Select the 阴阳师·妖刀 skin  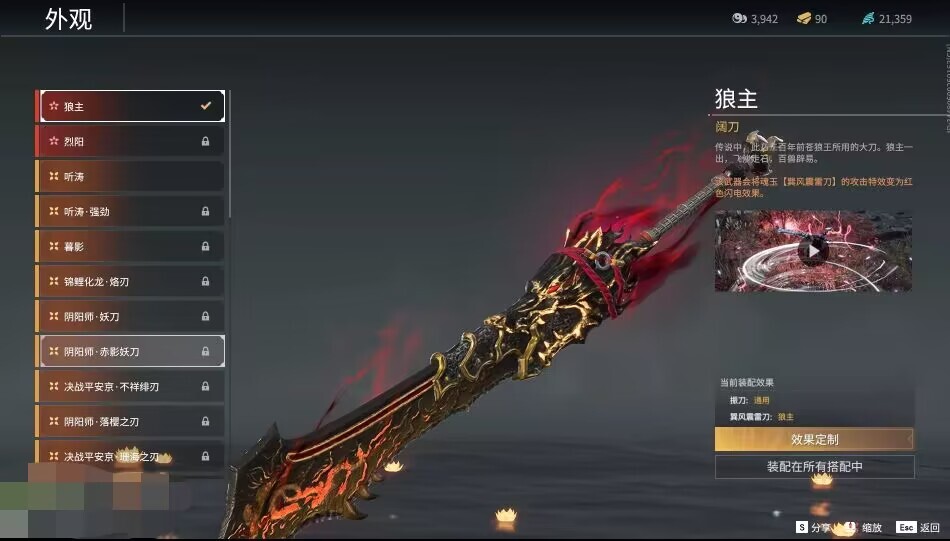(x=130, y=316)
